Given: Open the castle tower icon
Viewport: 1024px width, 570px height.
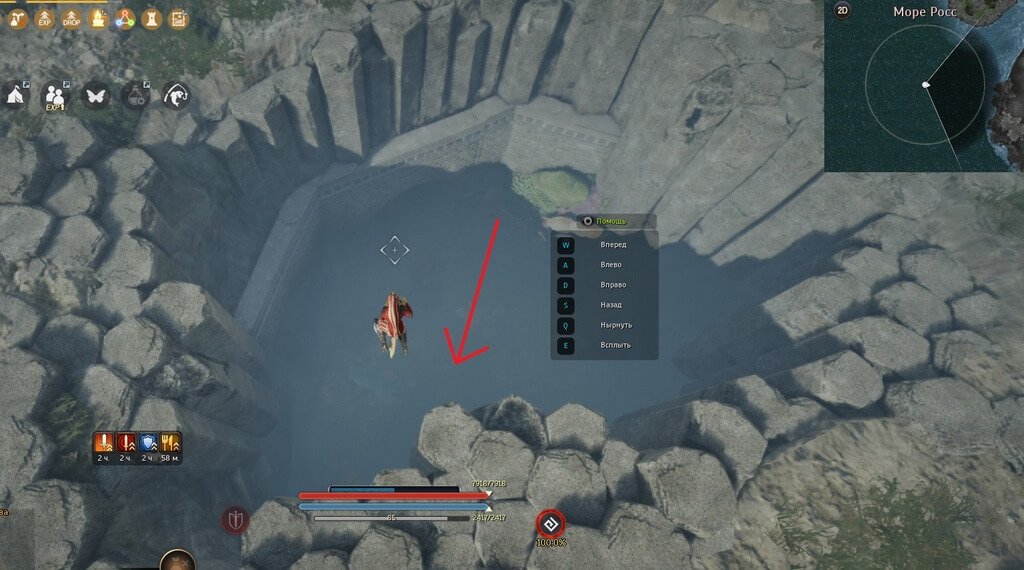Looking at the screenshot, I should coord(151,18).
